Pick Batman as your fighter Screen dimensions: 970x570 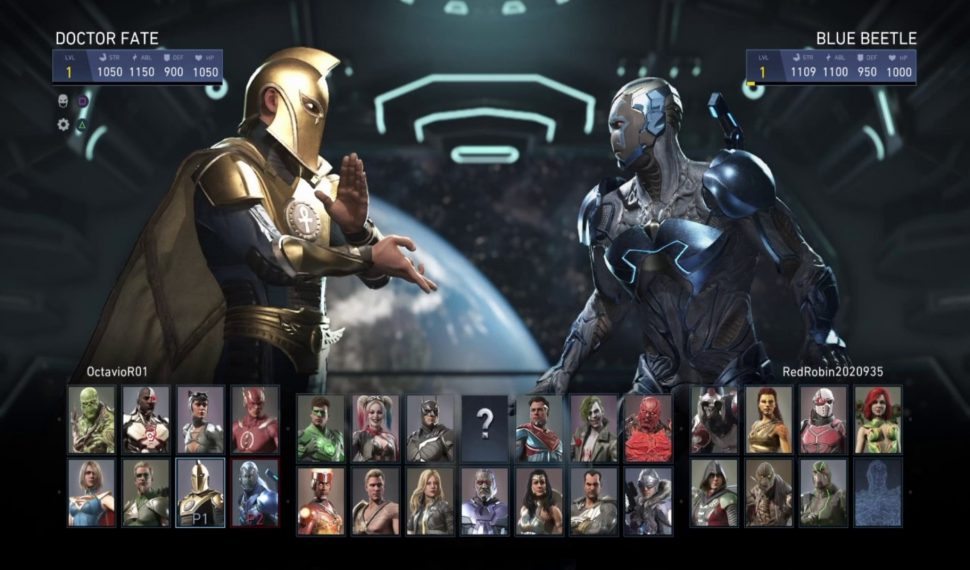(x=430, y=428)
